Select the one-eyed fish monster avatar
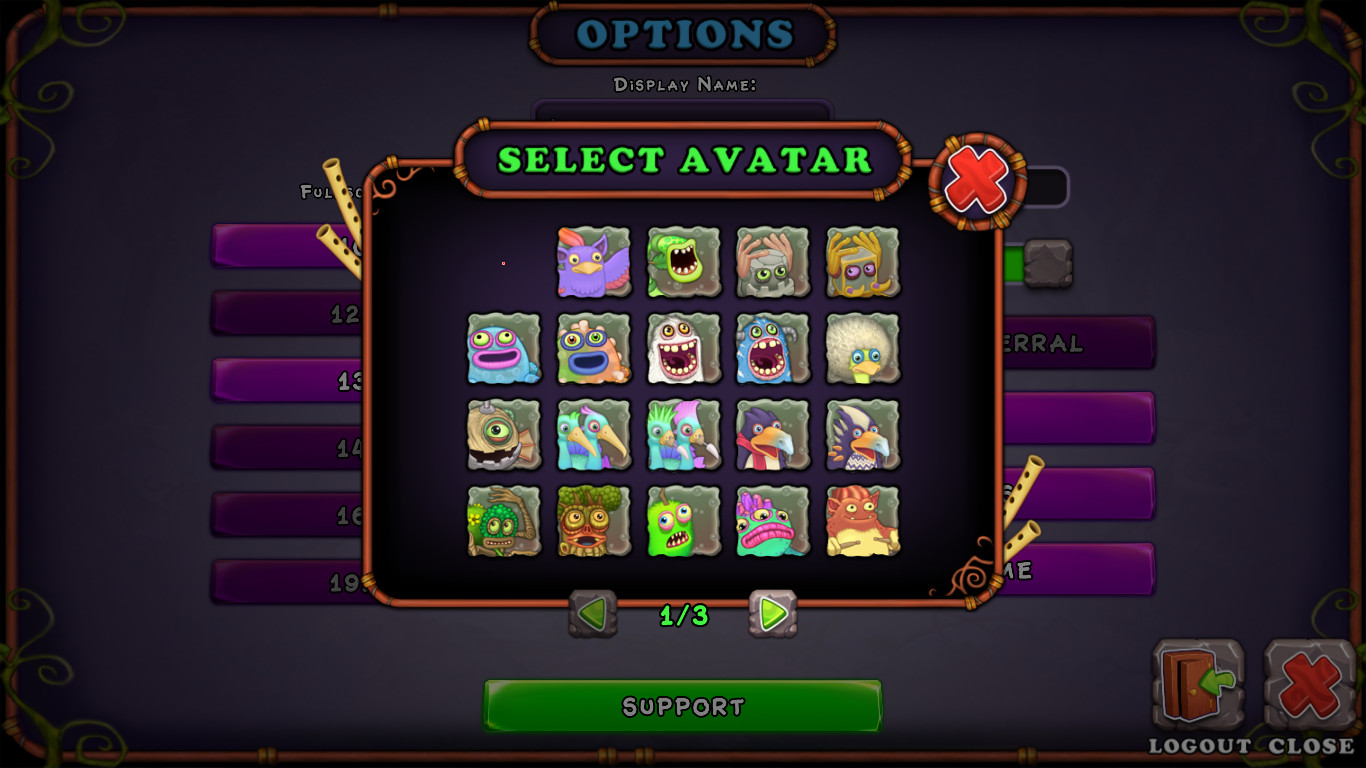Screen dimensions: 1366x768 [504, 435]
